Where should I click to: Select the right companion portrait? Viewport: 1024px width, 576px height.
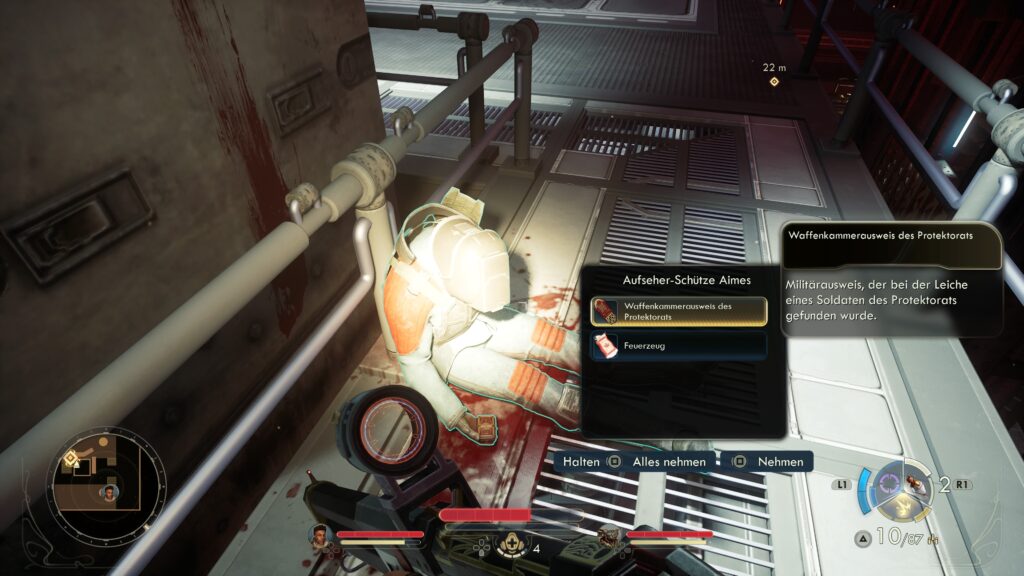click(x=609, y=538)
